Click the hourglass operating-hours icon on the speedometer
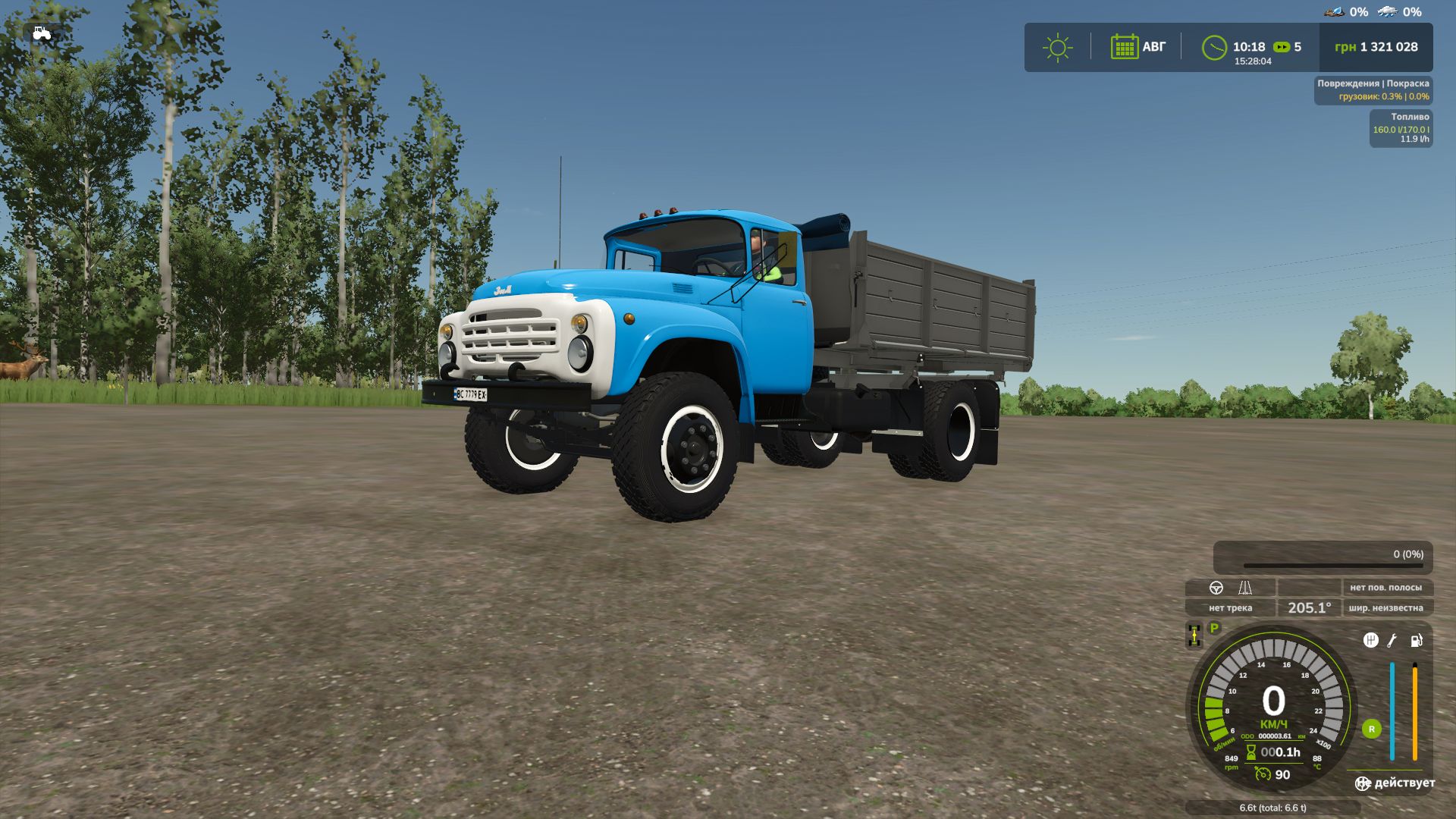This screenshot has width=1456, height=819. [1250, 752]
